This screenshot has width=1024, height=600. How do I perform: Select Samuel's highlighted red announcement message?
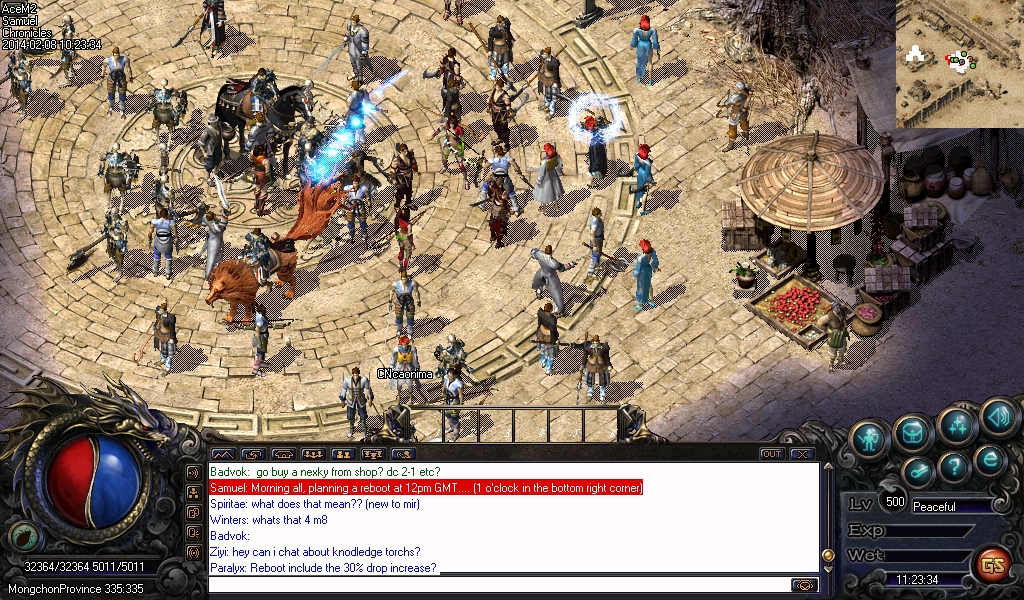426,488
